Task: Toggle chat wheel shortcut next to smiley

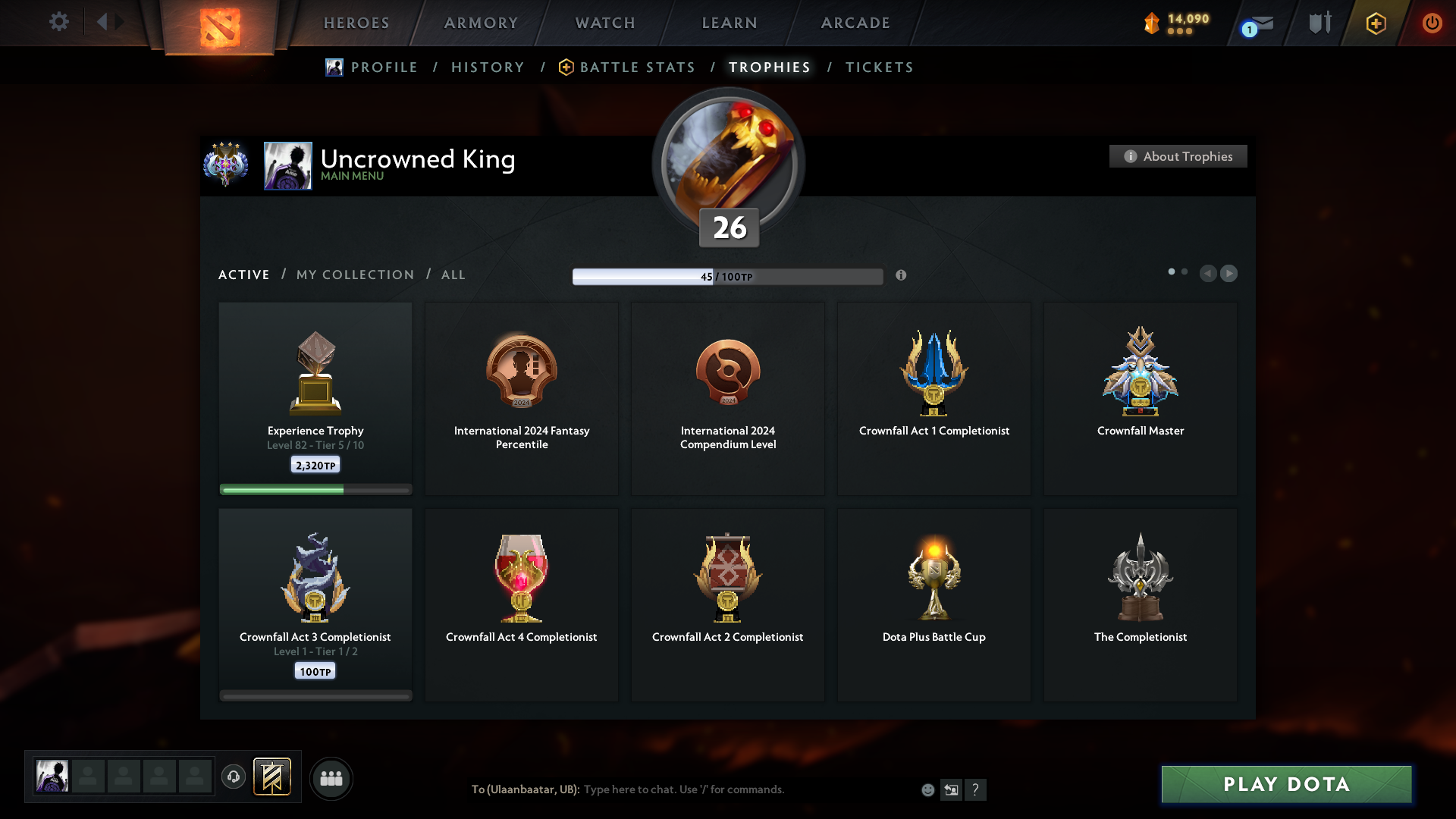Action: pos(952,789)
